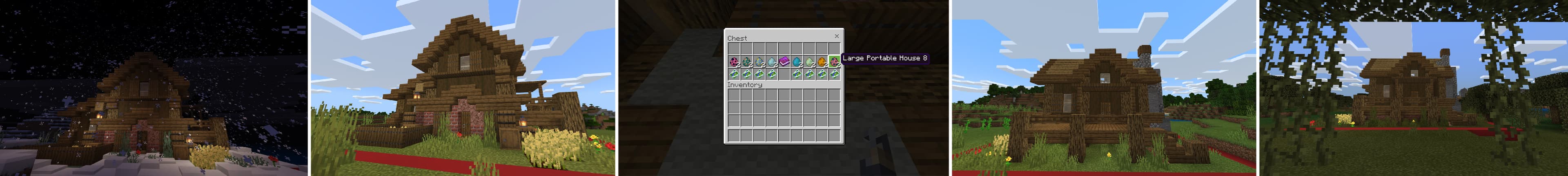Close the Chest window
1568x176 pixels.
[x=836, y=36]
